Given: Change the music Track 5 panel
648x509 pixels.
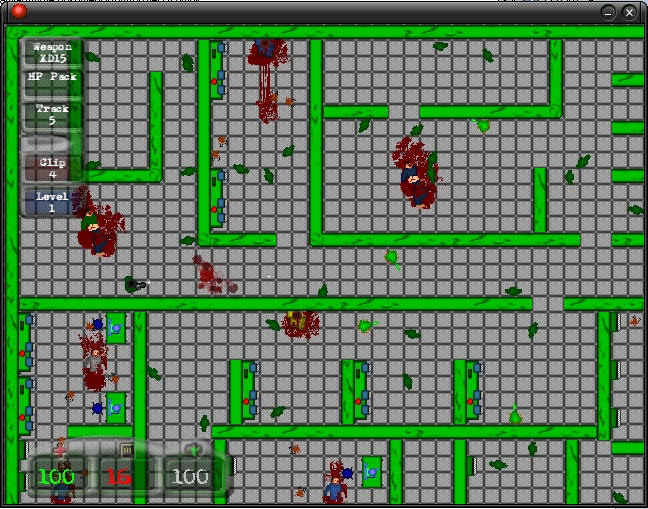Looking at the screenshot, I should 53,114.
